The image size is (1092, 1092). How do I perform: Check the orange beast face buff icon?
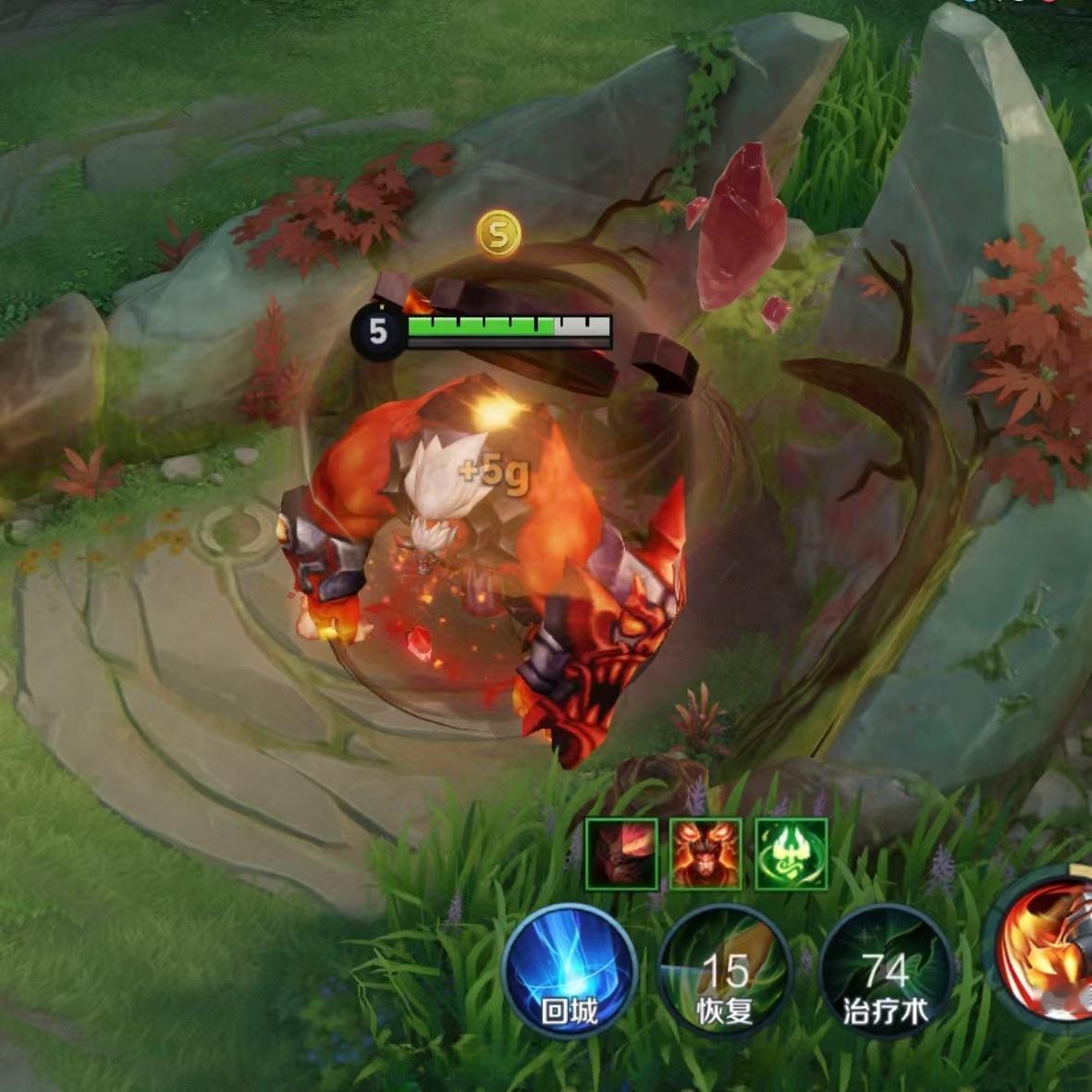(x=706, y=854)
